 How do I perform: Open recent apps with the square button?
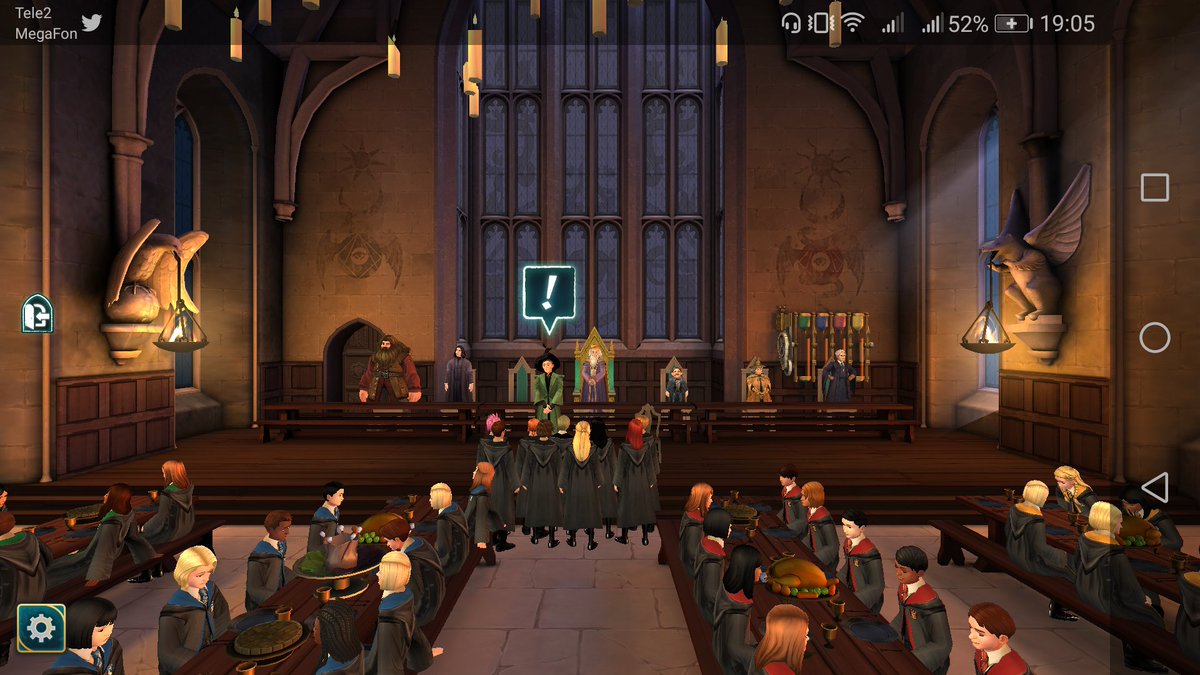coord(1154,187)
